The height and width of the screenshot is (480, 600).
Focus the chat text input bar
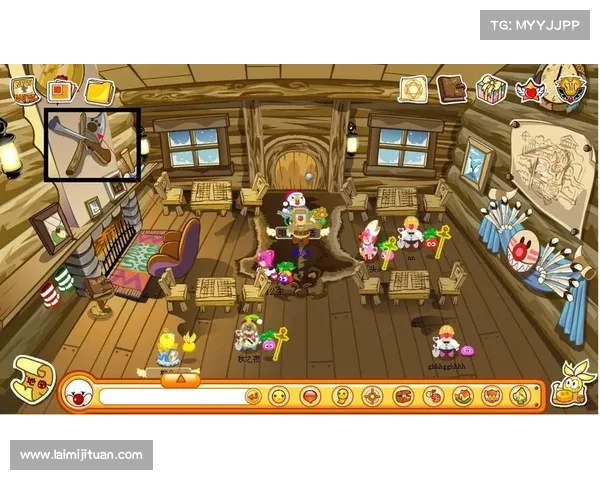(170, 396)
